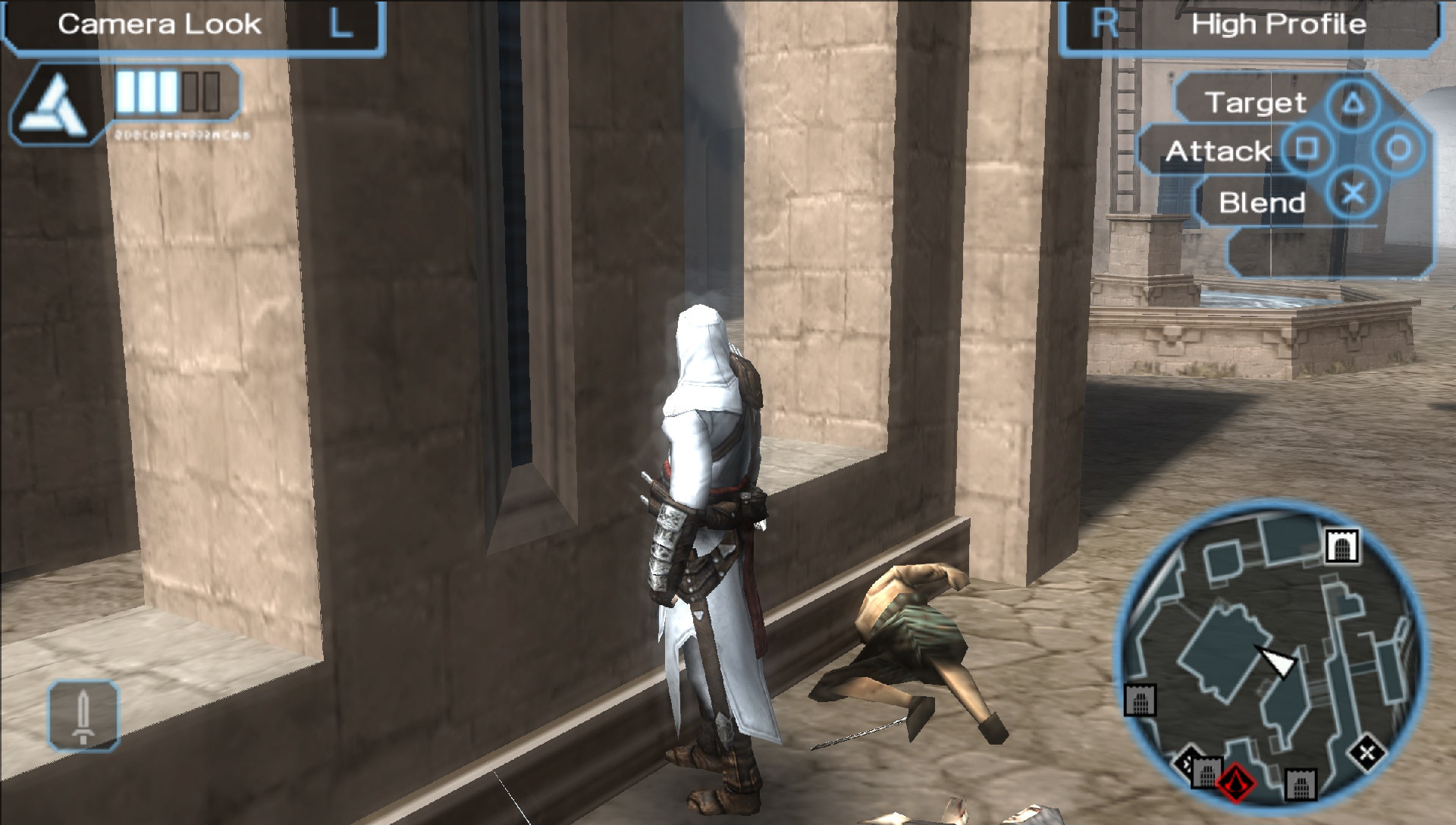Select the building icon at minimap's bottom center
Image resolution: width=1456 pixels, height=825 pixels.
click(x=1302, y=784)
